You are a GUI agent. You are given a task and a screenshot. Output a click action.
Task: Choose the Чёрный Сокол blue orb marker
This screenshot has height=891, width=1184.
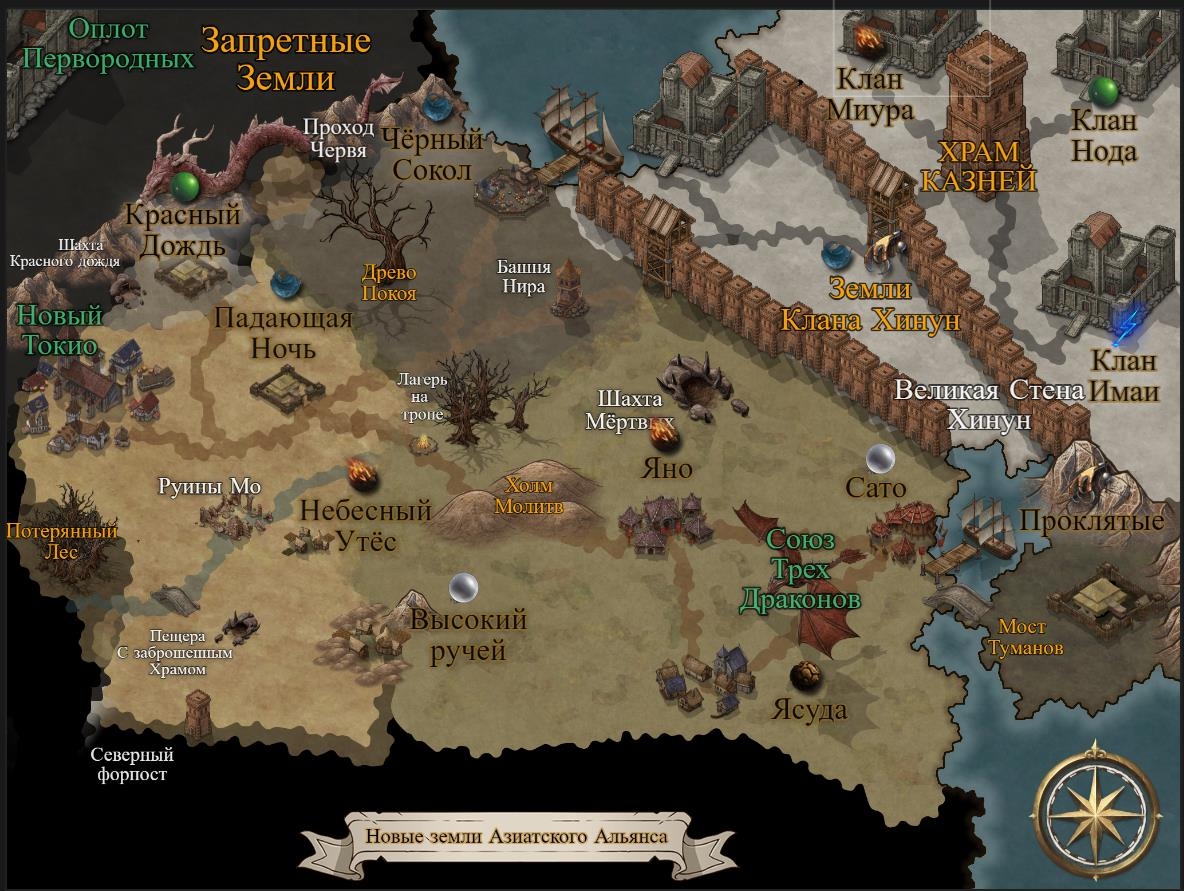pyautogui.click(x=436, y=103)
